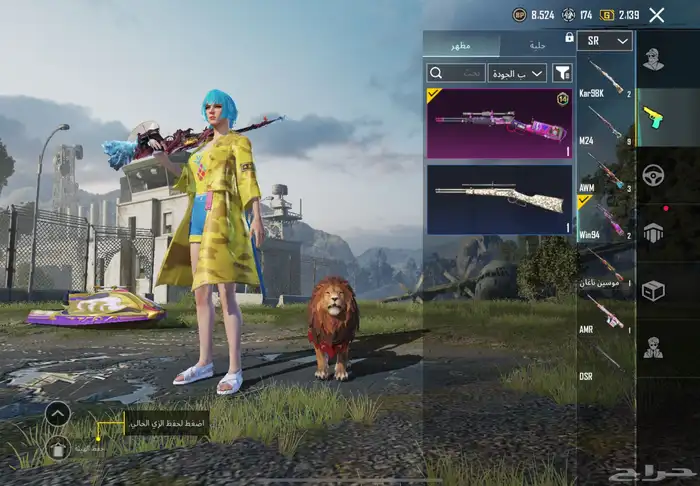Click the skin search box
Viewport: 700px width, 486px height.
click(x=456, y=73)
